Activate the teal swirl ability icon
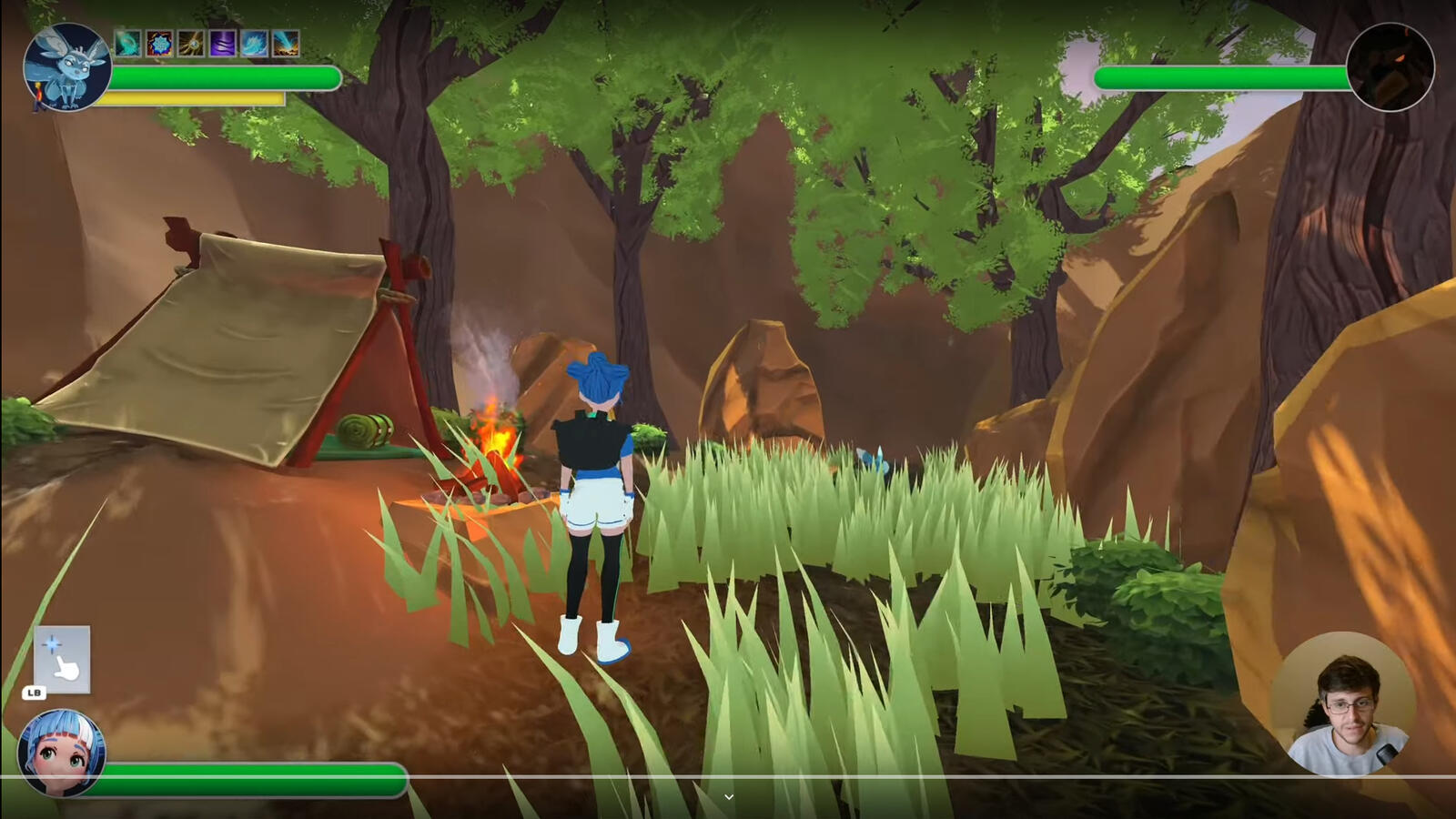The image size is (1456, 819). 128,43
